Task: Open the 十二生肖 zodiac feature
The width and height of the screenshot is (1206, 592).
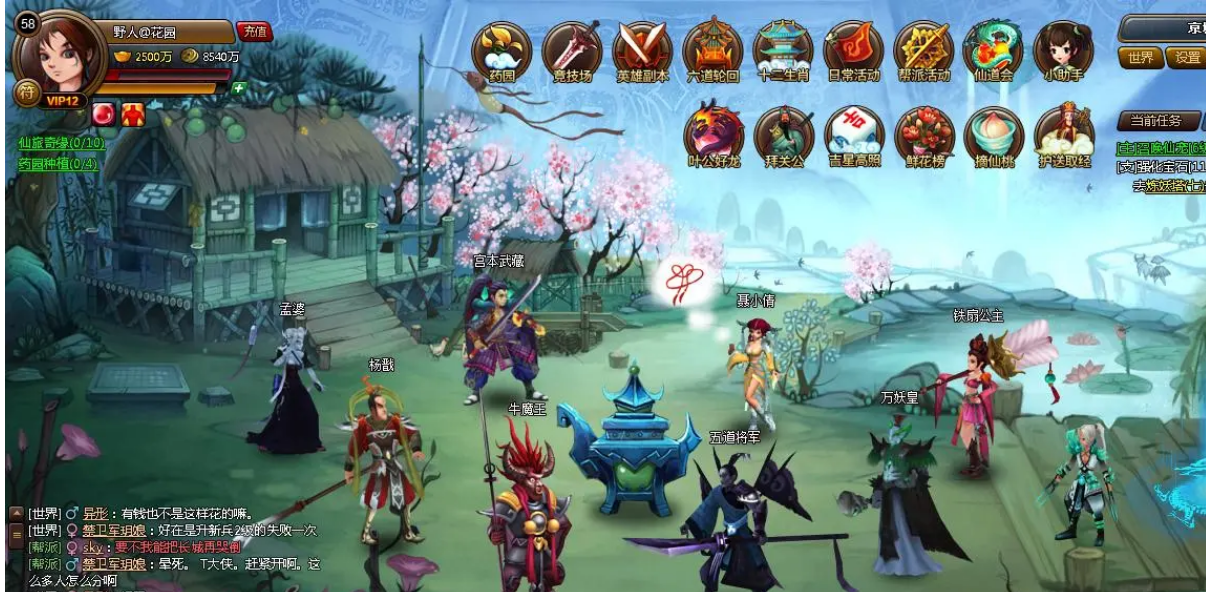Action: tap(783, 50)
